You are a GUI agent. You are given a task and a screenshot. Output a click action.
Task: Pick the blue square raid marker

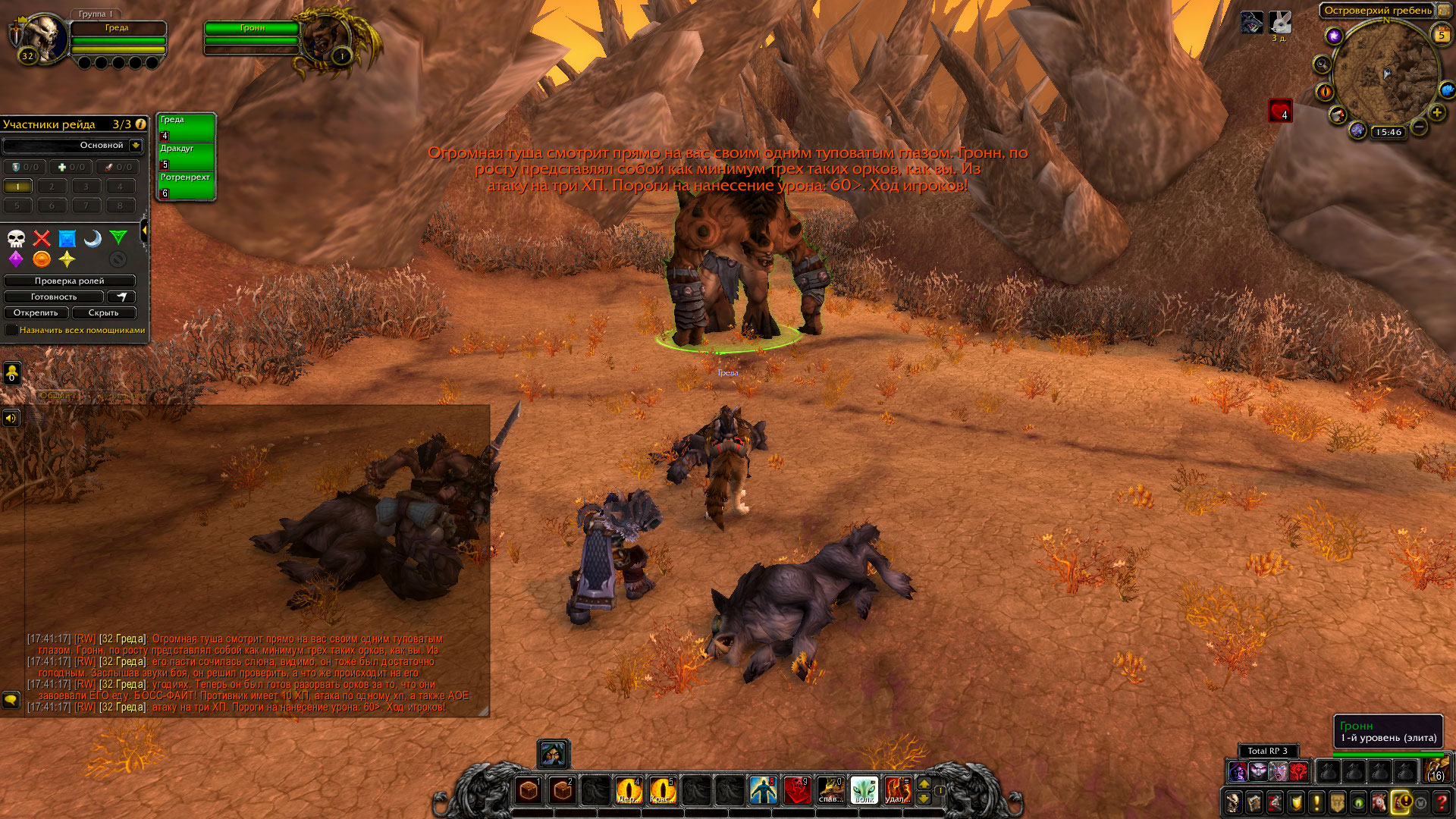pyautogui.click(x=67, y=239)
